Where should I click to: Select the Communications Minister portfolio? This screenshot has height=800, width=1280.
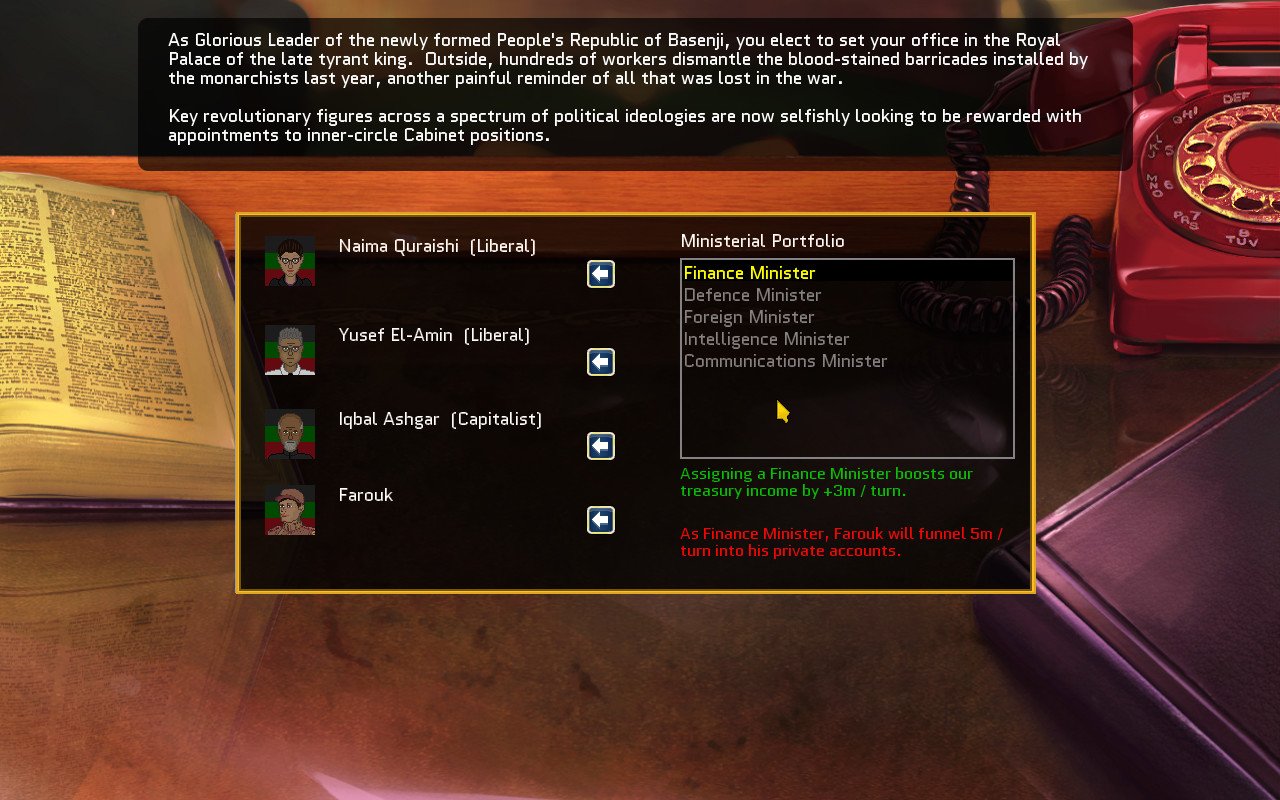784,361
